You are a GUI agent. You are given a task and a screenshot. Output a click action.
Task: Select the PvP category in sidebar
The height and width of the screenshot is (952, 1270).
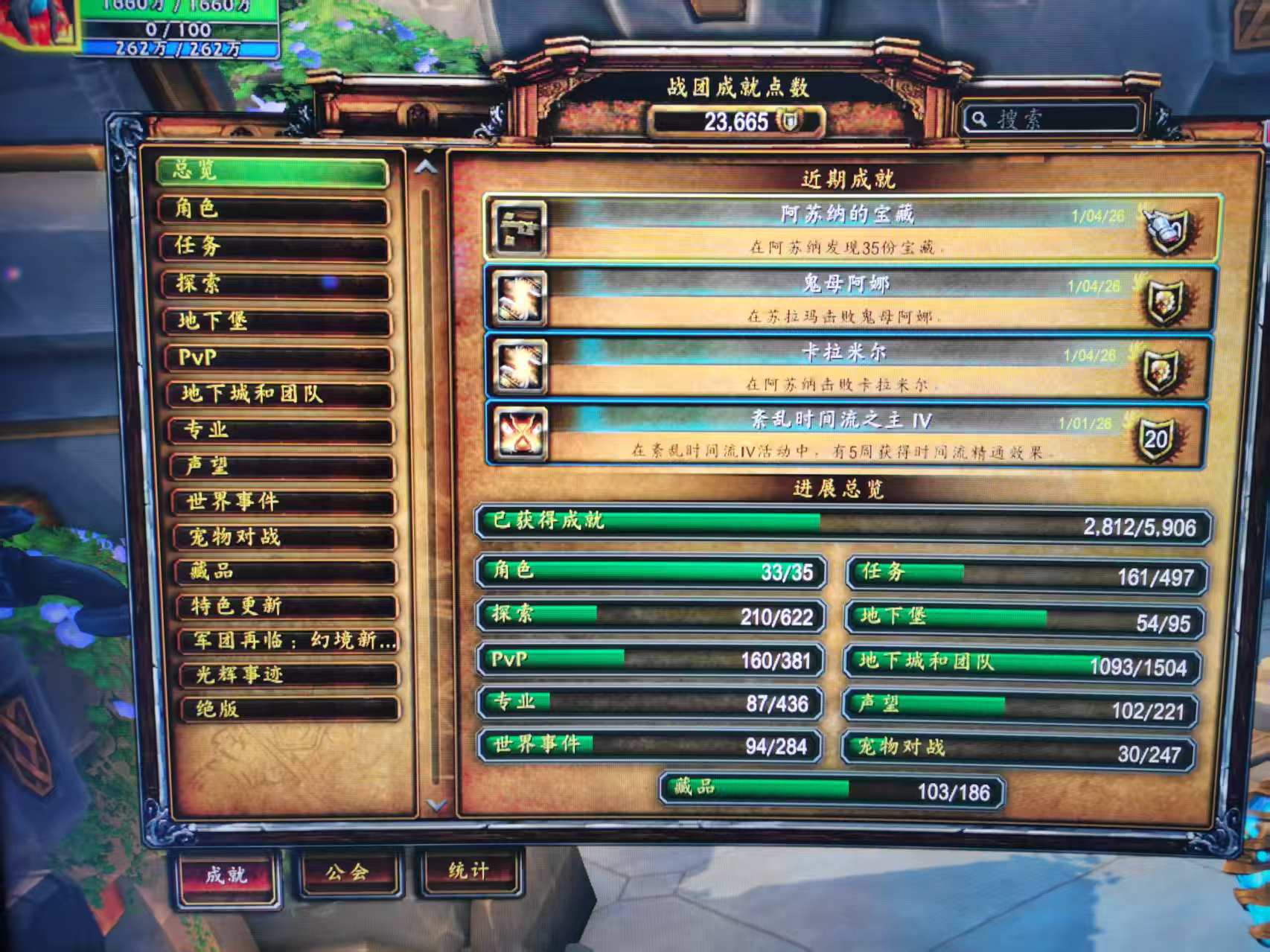point(278,358)
